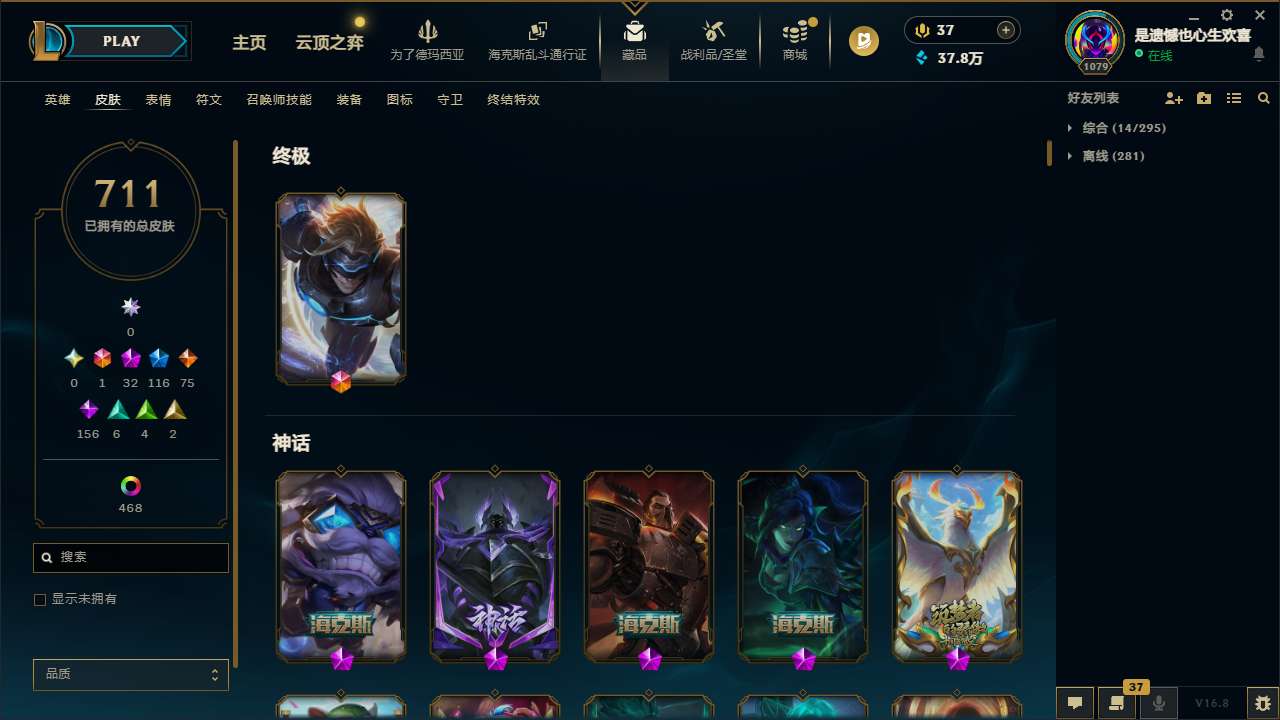Open friend list search
The width and height of the screenshot is (1280, 720).
[x=1264, y=98]
